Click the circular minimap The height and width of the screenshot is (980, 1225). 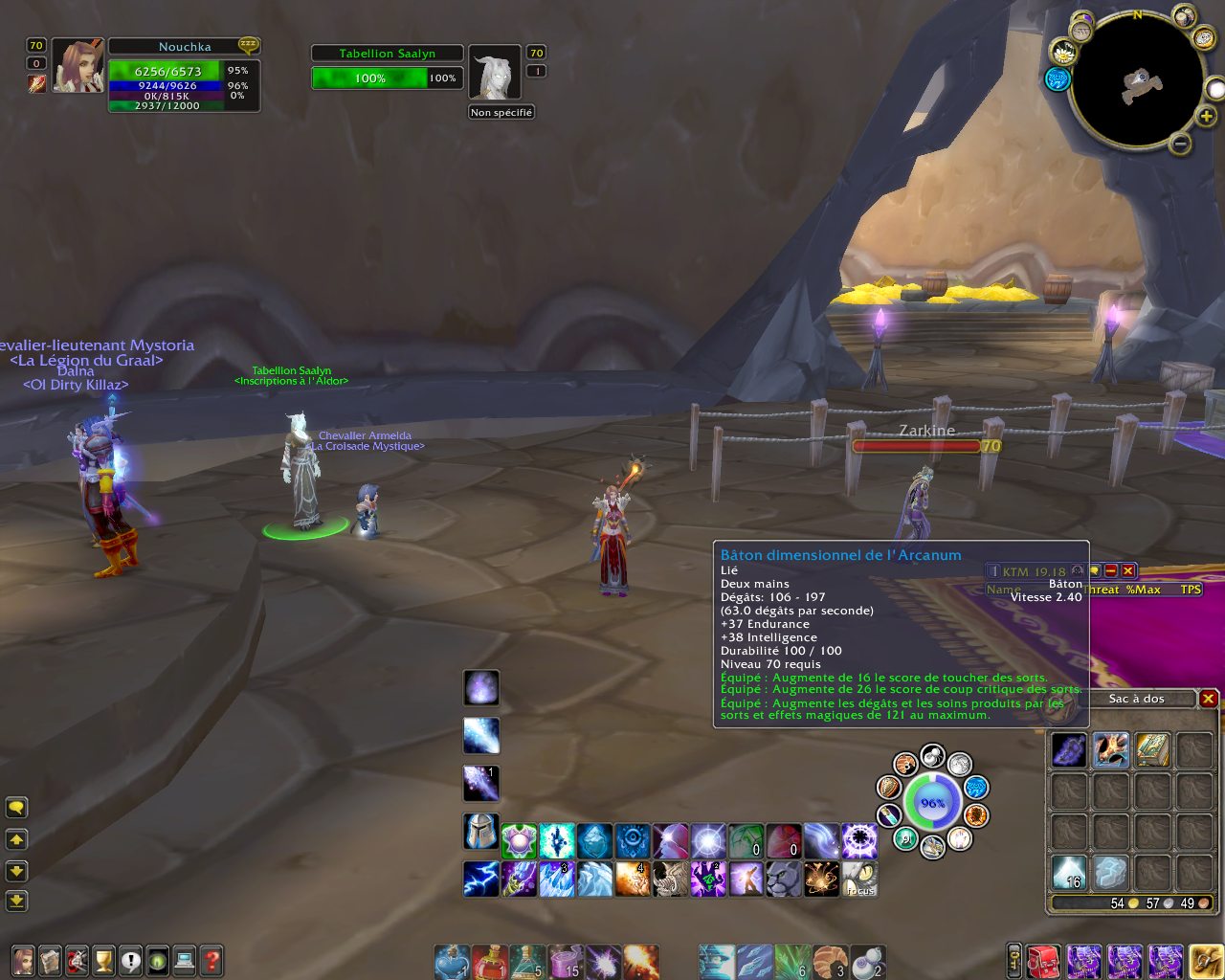coord(1137,82)
